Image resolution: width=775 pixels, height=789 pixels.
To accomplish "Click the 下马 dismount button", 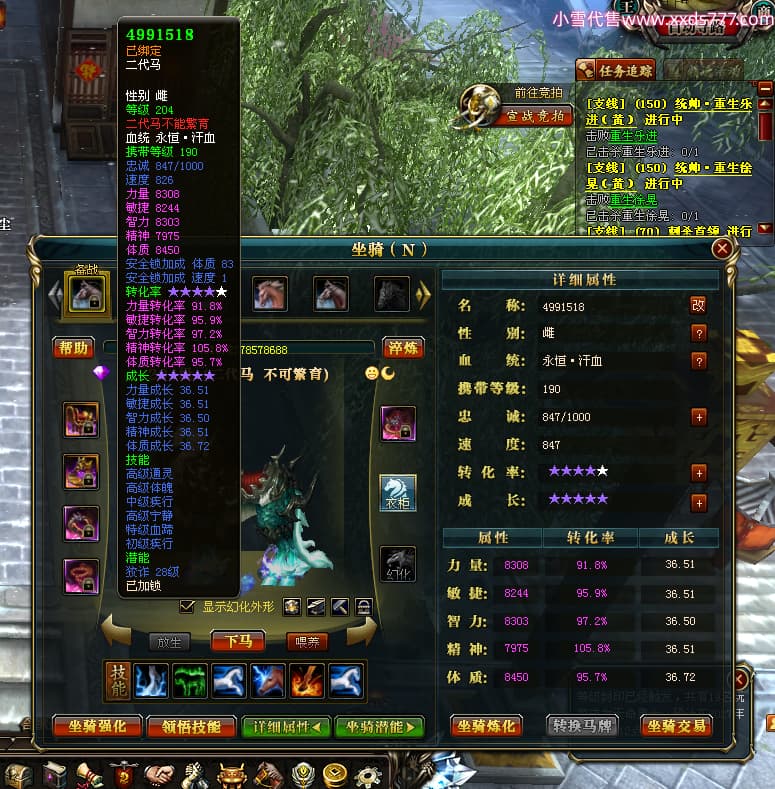I will pos(238,642).
